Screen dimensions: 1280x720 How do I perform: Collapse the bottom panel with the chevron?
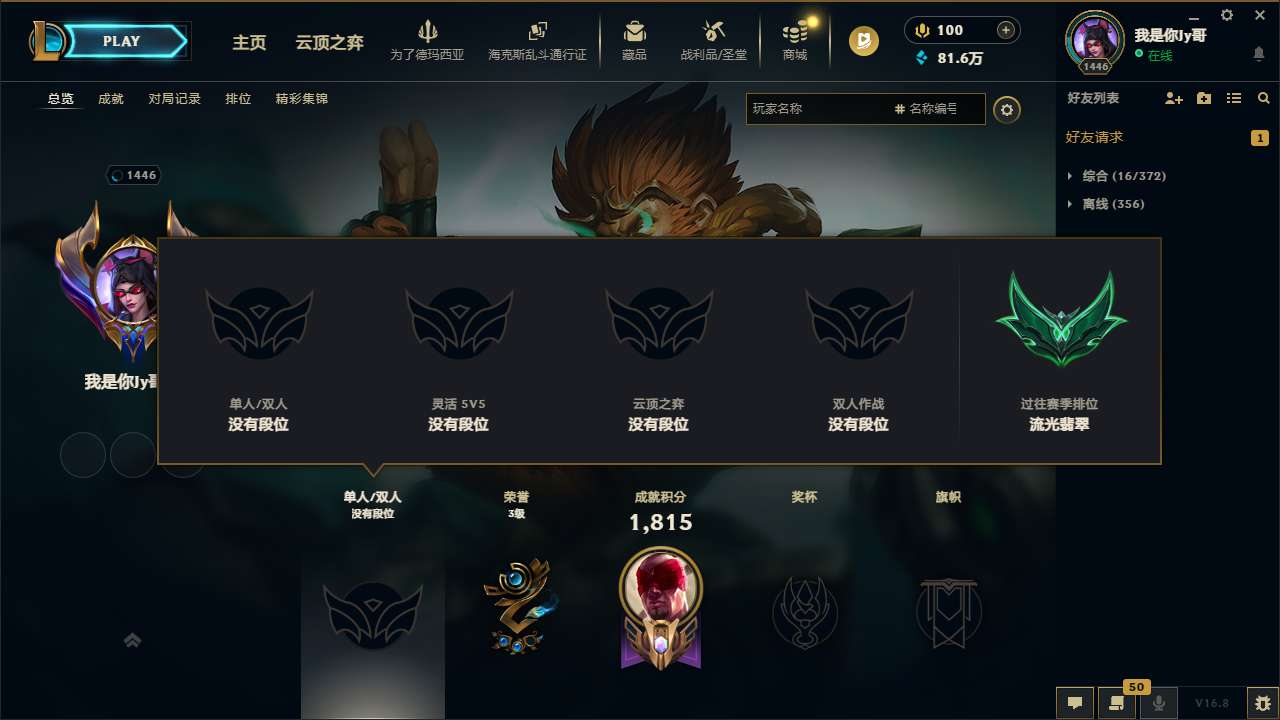pos(132,639)
